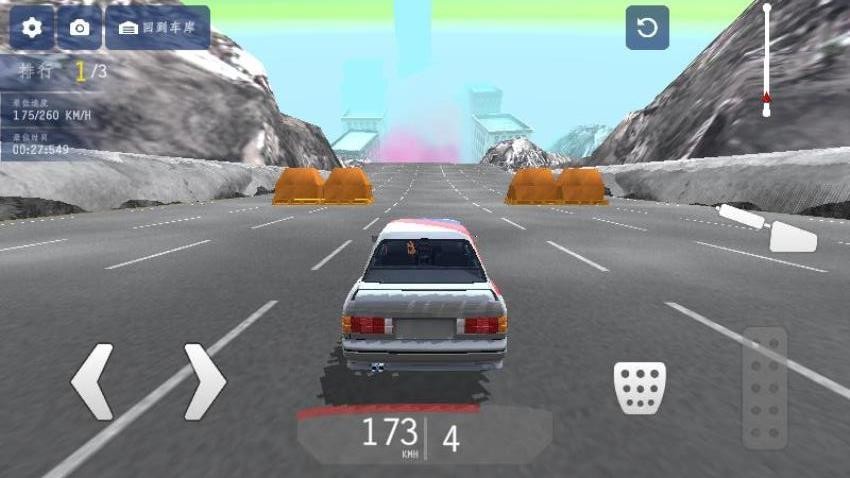Pull the handbrake lever icon

point(771,227)
